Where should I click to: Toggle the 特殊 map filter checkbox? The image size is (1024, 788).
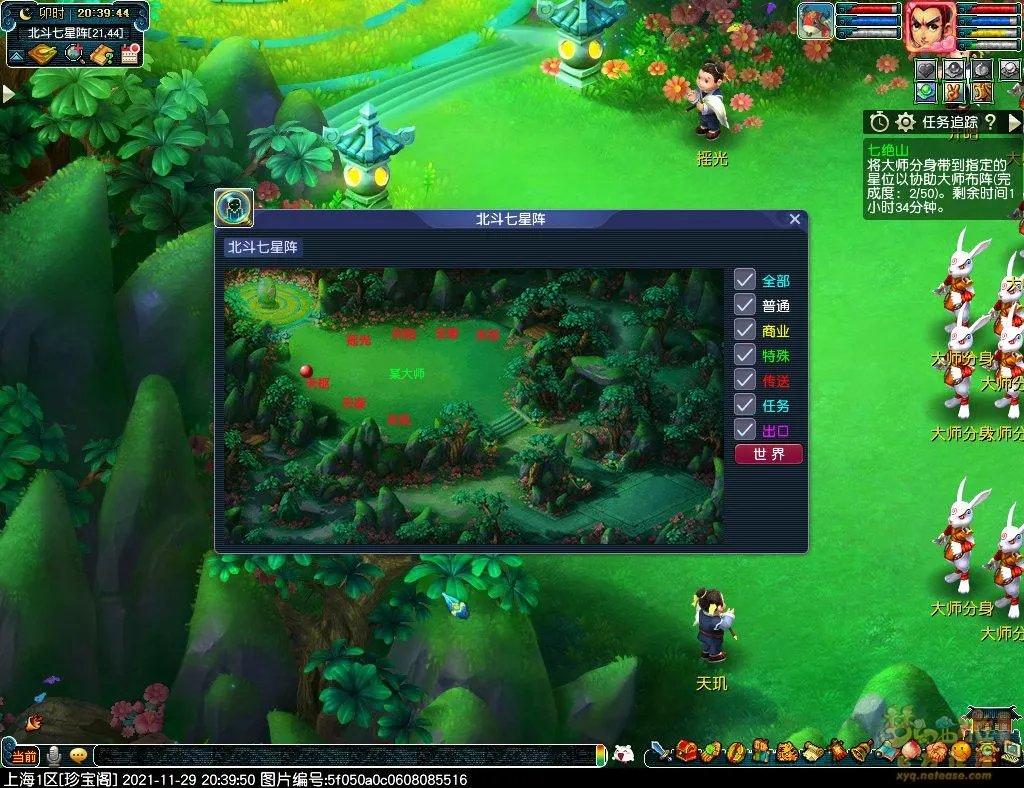click(745, 355)
